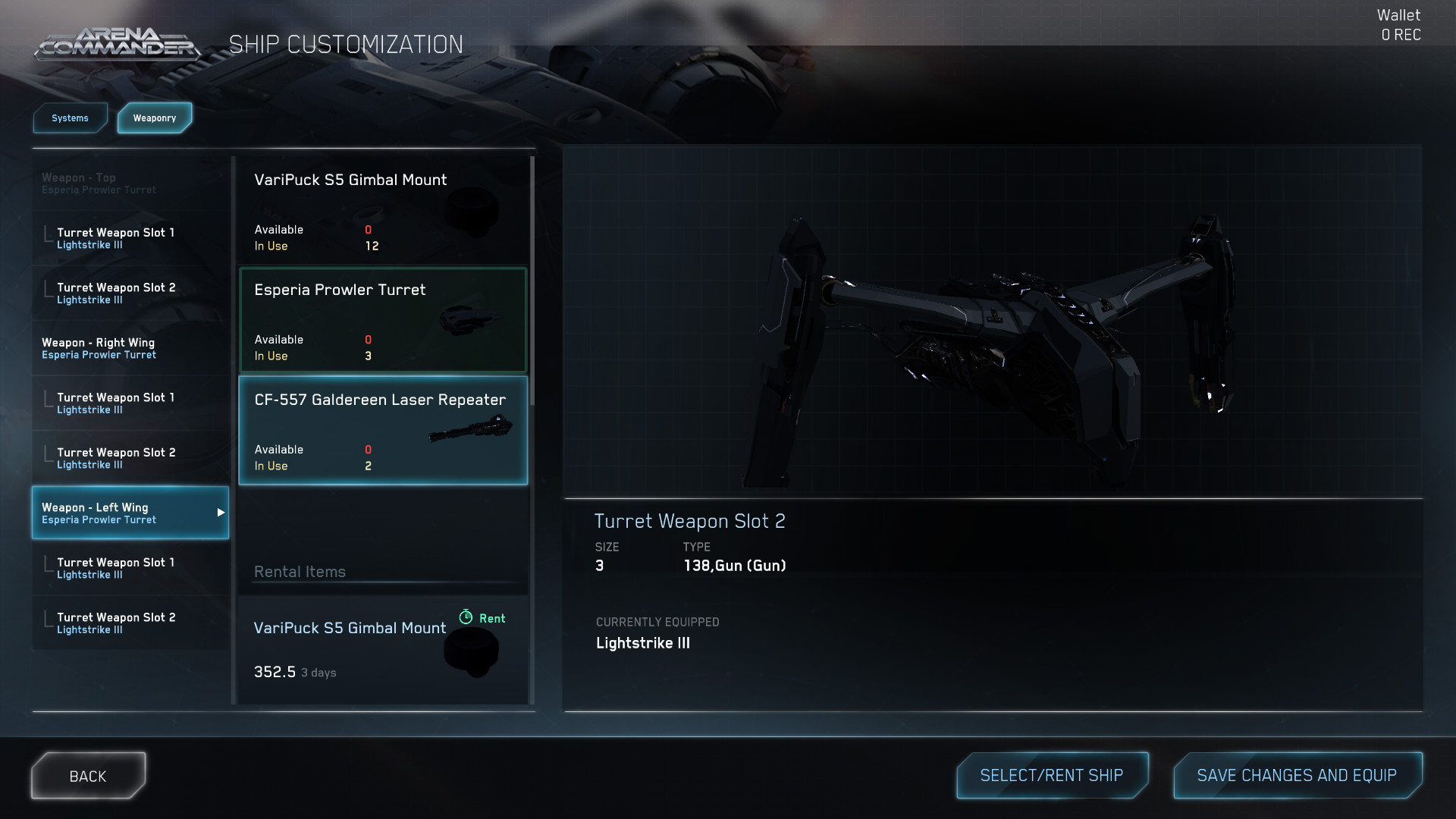Open the Select/Rent Ship screen
Viewport: 1456px width, 819px height.
point(1052,775)
